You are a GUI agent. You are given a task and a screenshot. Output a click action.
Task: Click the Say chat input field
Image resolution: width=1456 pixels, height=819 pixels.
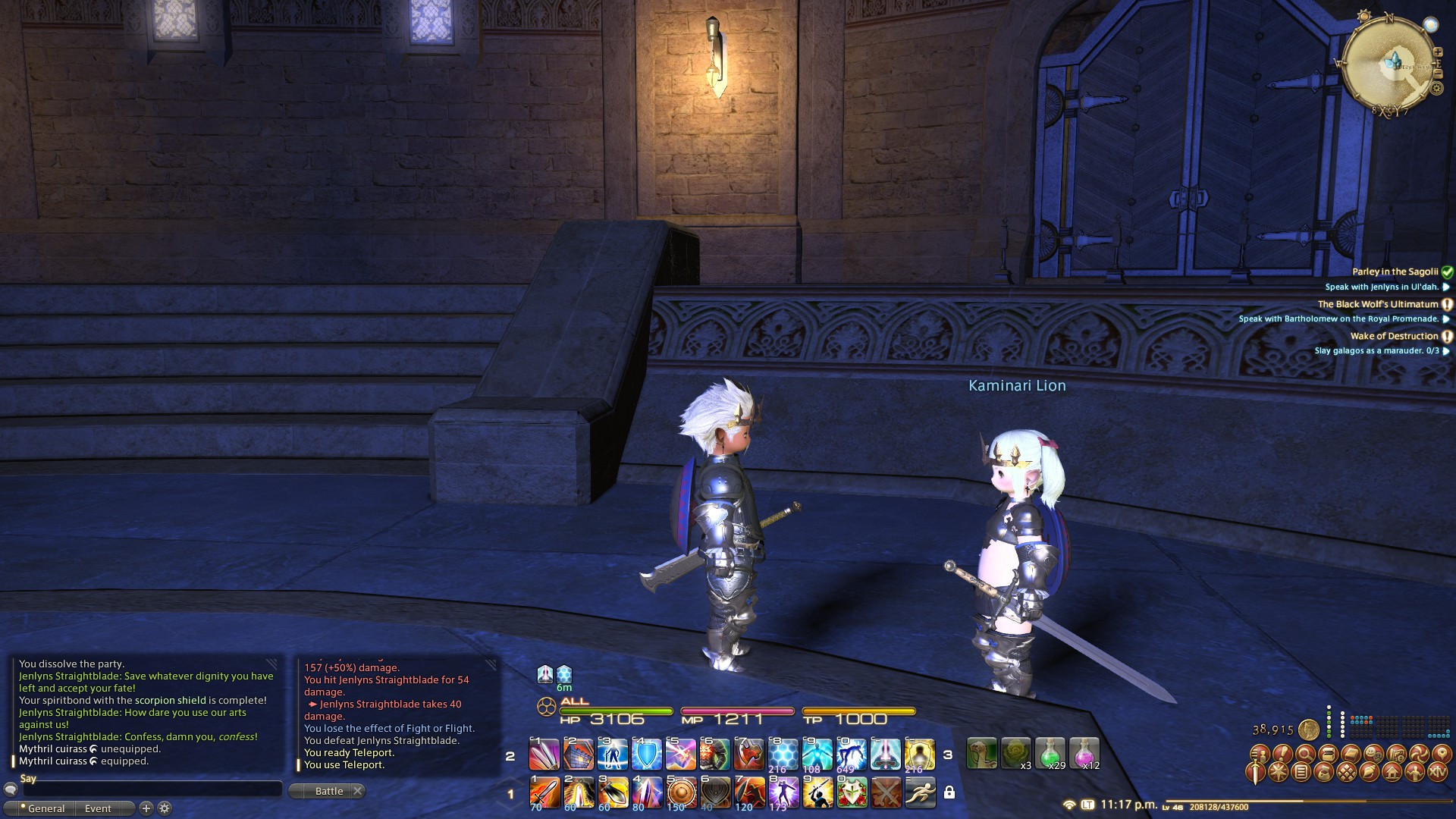(x=152, y=789)
